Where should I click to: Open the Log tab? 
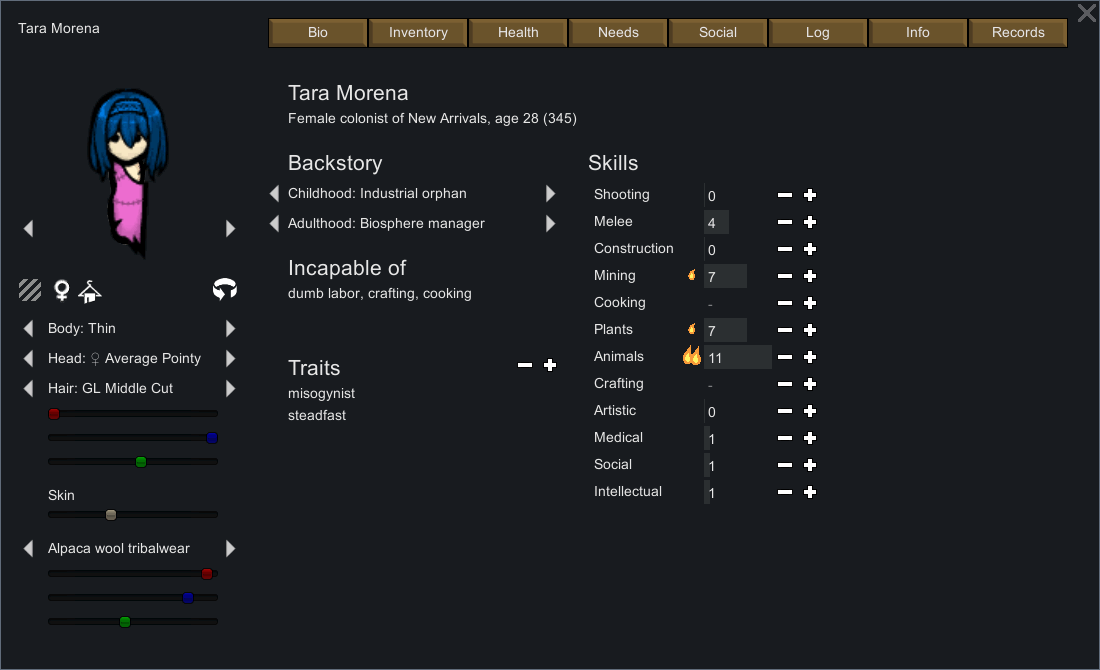click(x=817, y=33)
